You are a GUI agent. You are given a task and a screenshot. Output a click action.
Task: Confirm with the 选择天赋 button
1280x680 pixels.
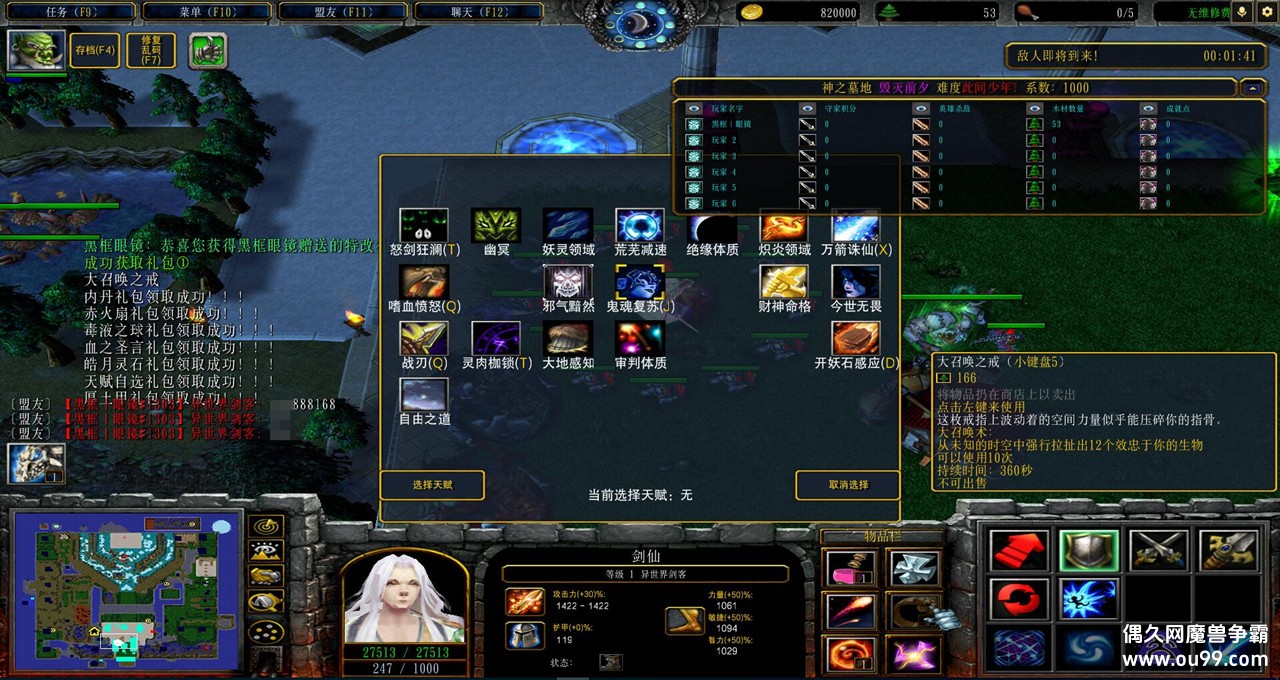coord(432,485)
